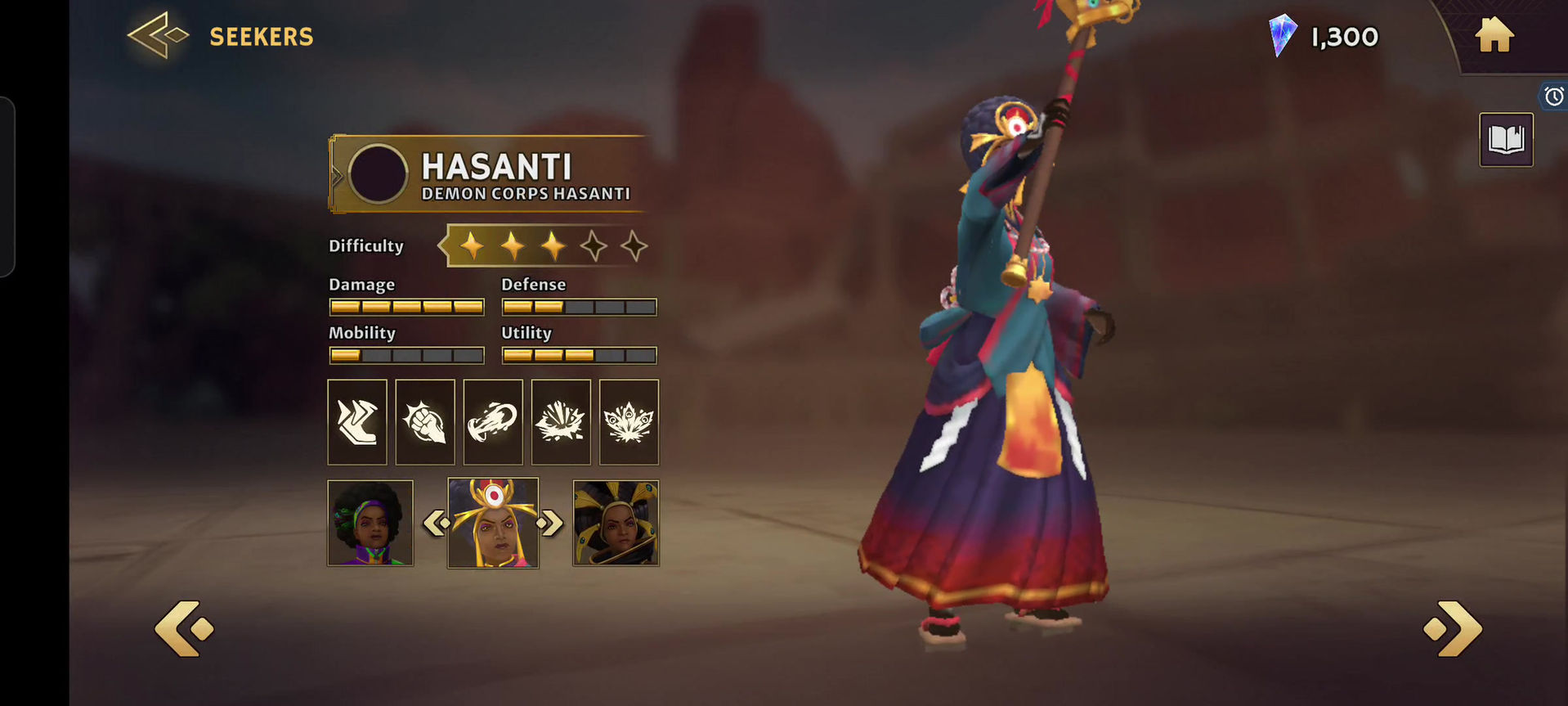
Task: View the swirling fireball ability icon
Action: (493, 422)
